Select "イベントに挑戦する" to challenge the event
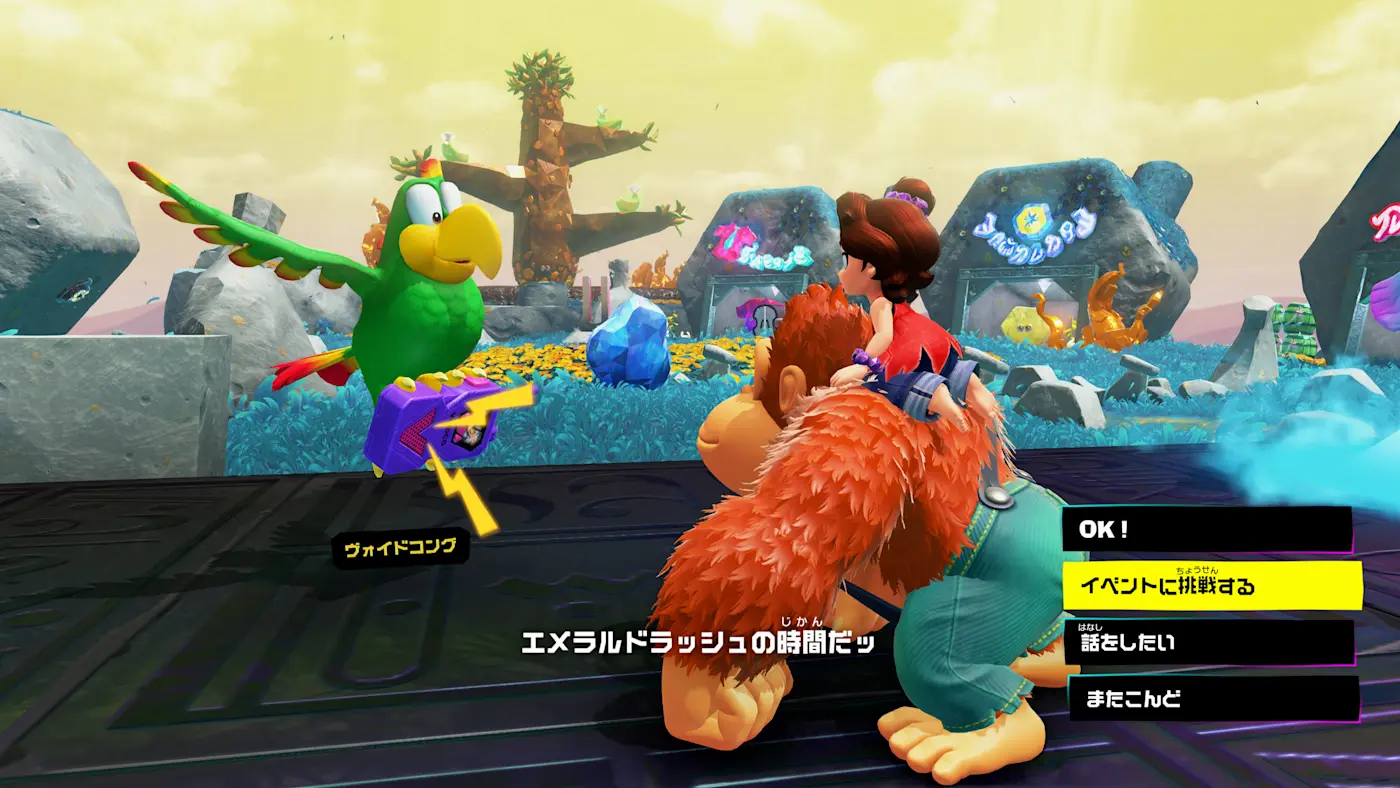 pyautogui.click(x=1211, y=586)
